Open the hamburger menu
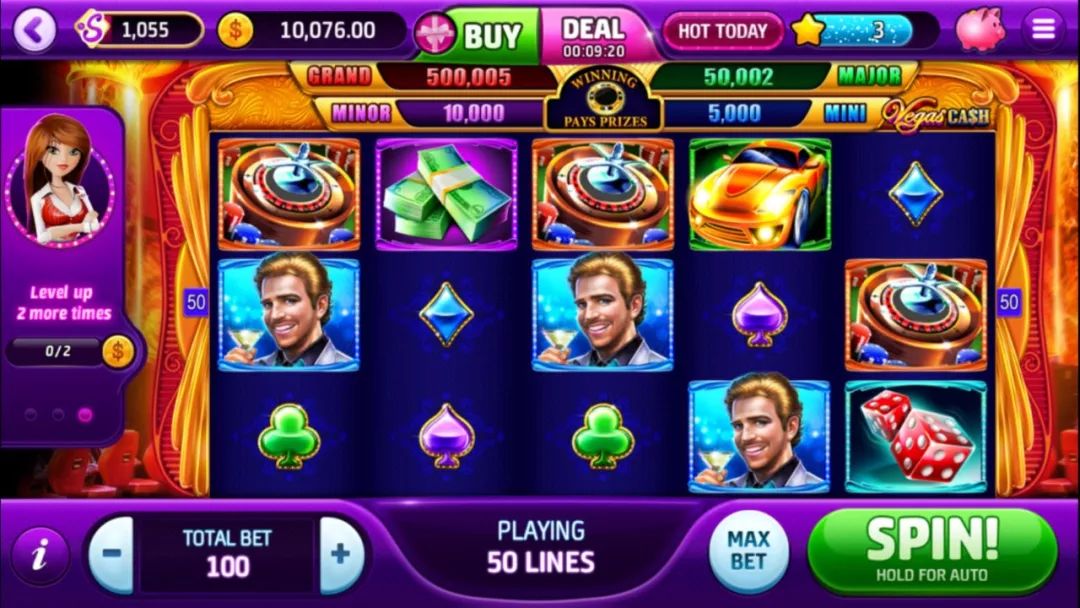 (x=1043, y=30)
